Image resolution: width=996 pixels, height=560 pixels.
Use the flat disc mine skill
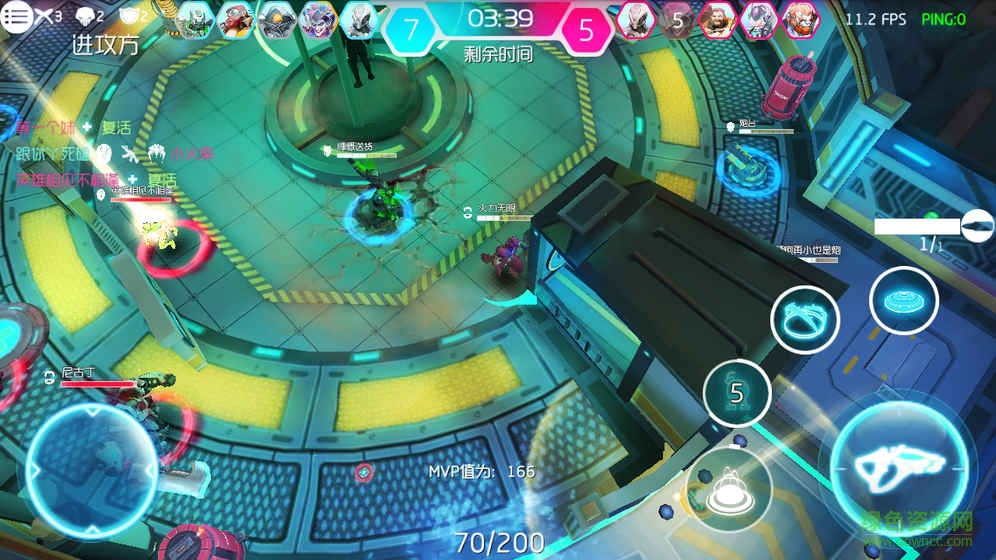point(903,299)
